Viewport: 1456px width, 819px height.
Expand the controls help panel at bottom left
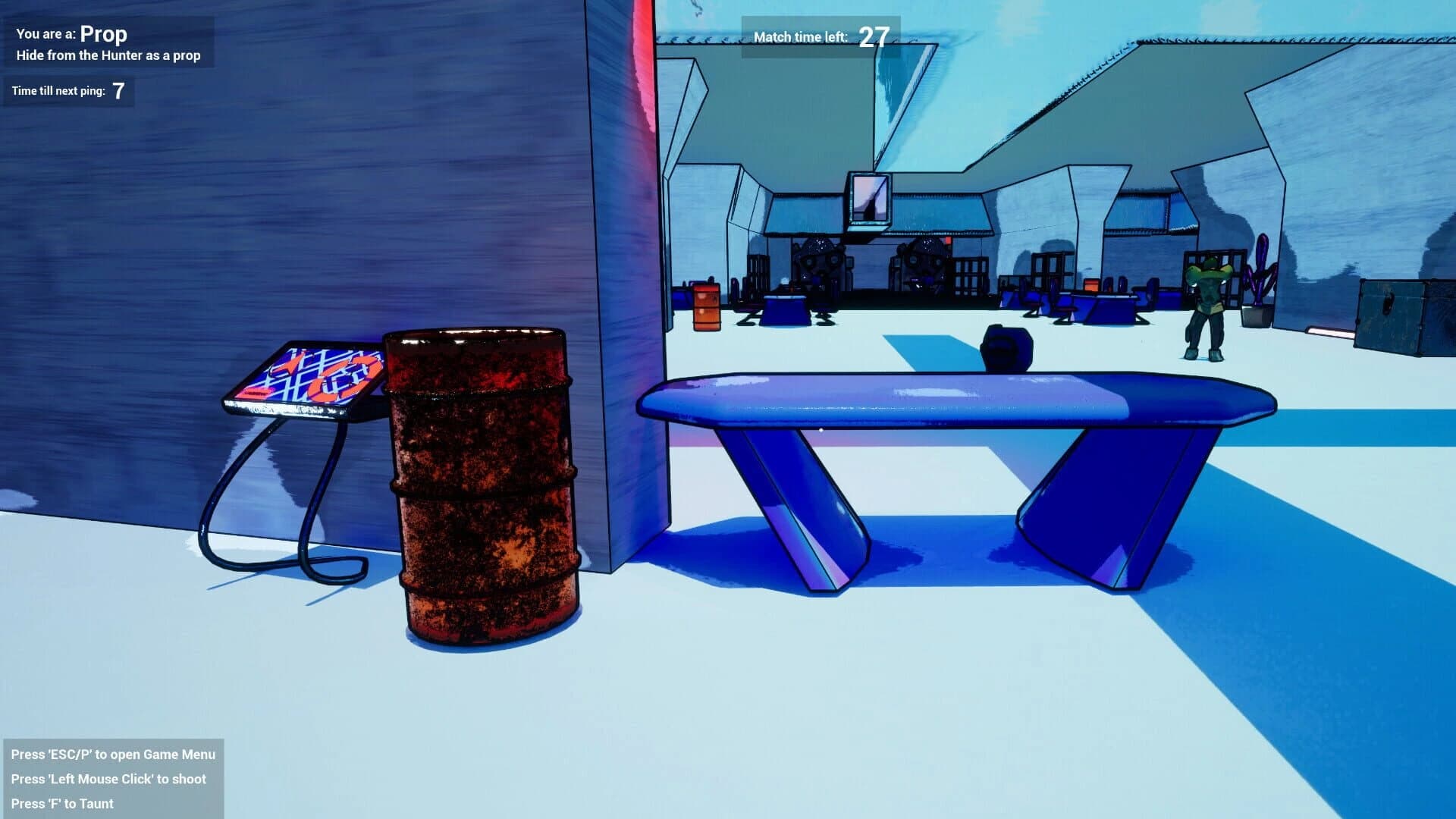click(x=114, y=779)
